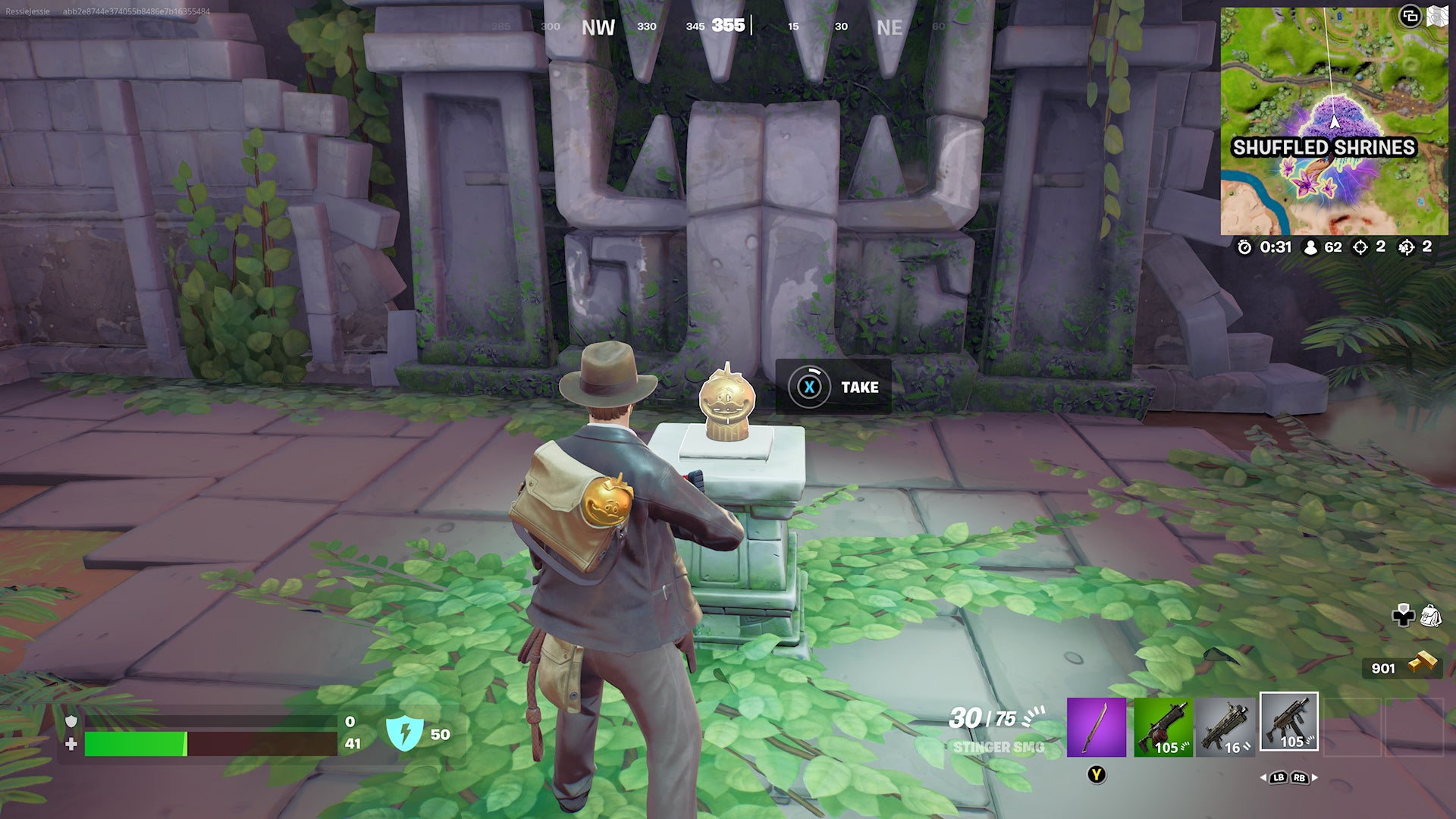Select the squad eliminations icon beside it

click(1407, 246)
